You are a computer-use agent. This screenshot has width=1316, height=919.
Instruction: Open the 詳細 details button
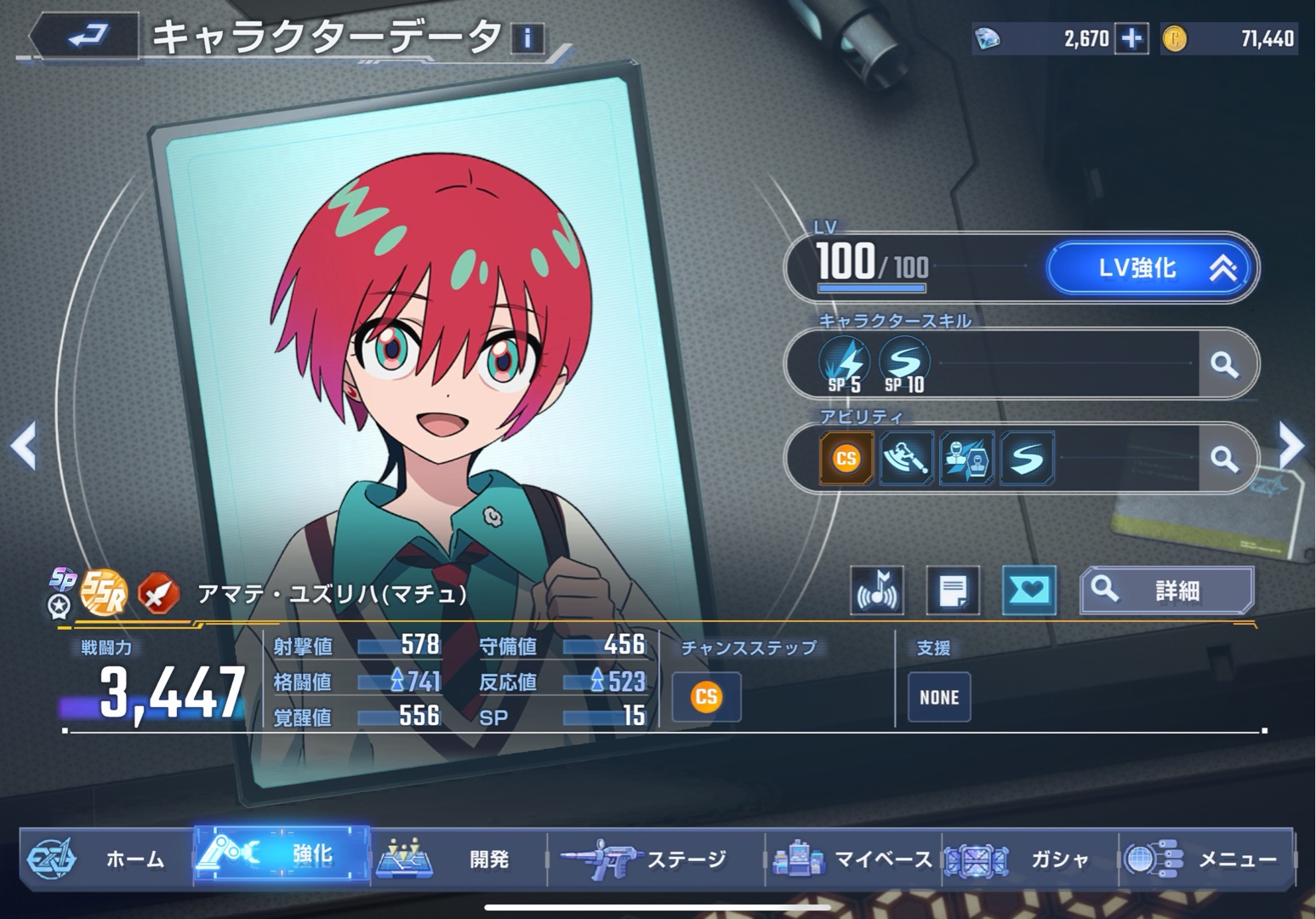[1167, 590]
